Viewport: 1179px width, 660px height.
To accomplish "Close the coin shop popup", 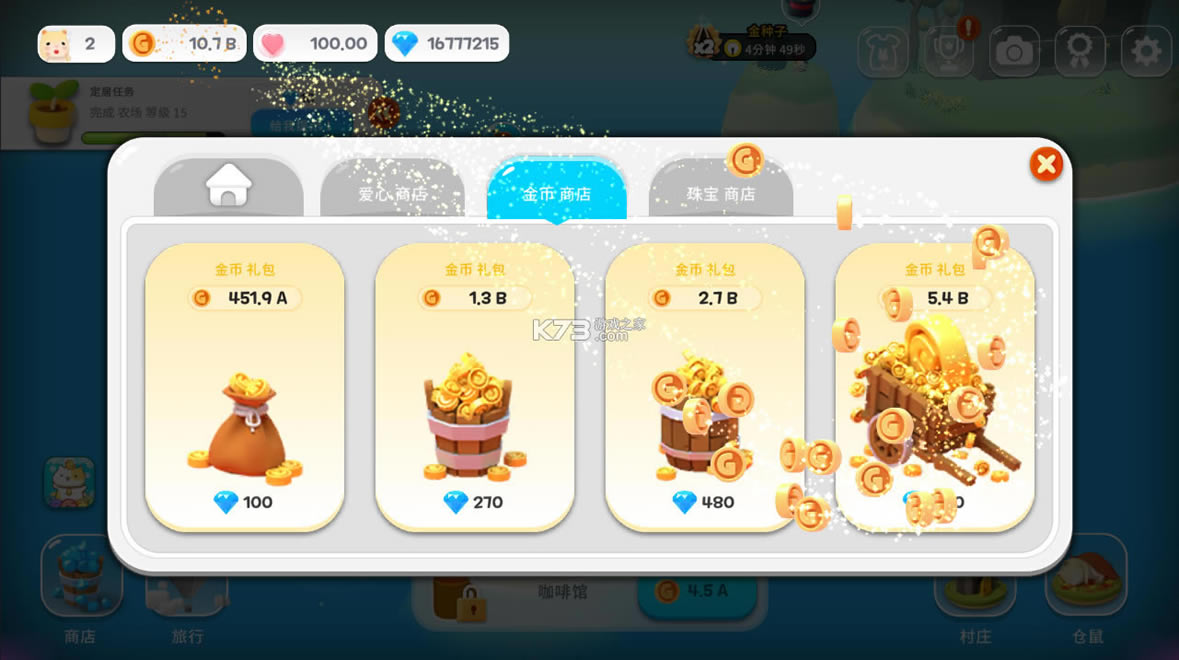I will tap(1045, 164).
